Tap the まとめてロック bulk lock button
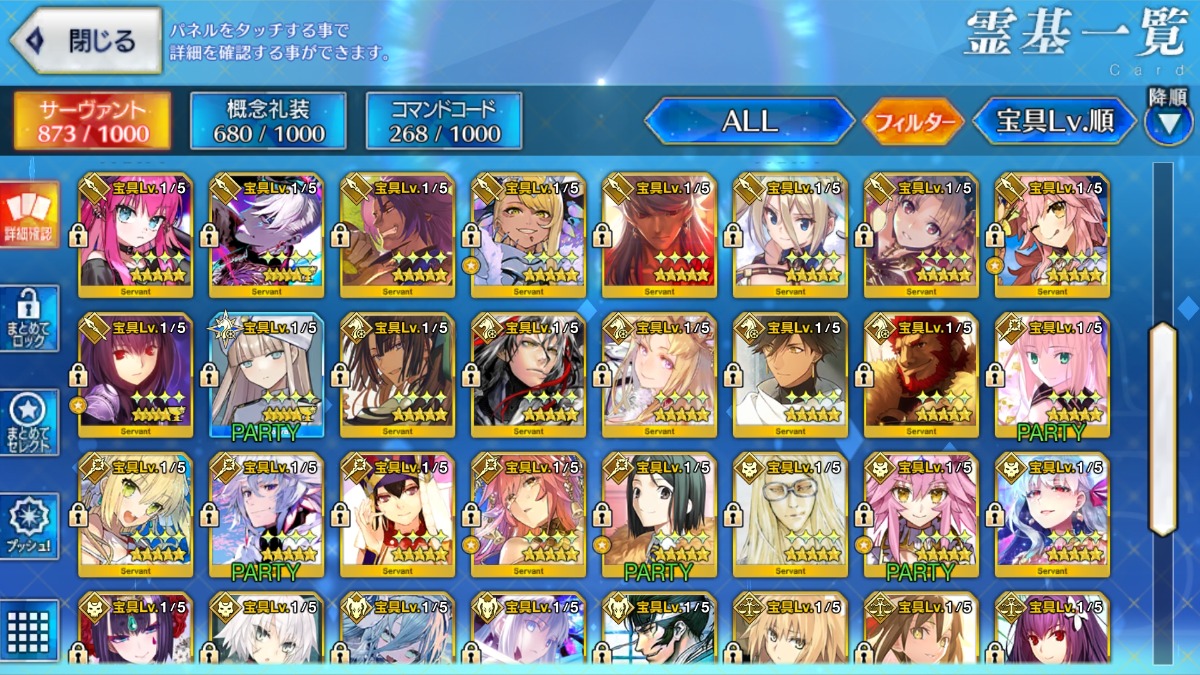Screen dimensions: 1200x675 click(x=30, y=319)
